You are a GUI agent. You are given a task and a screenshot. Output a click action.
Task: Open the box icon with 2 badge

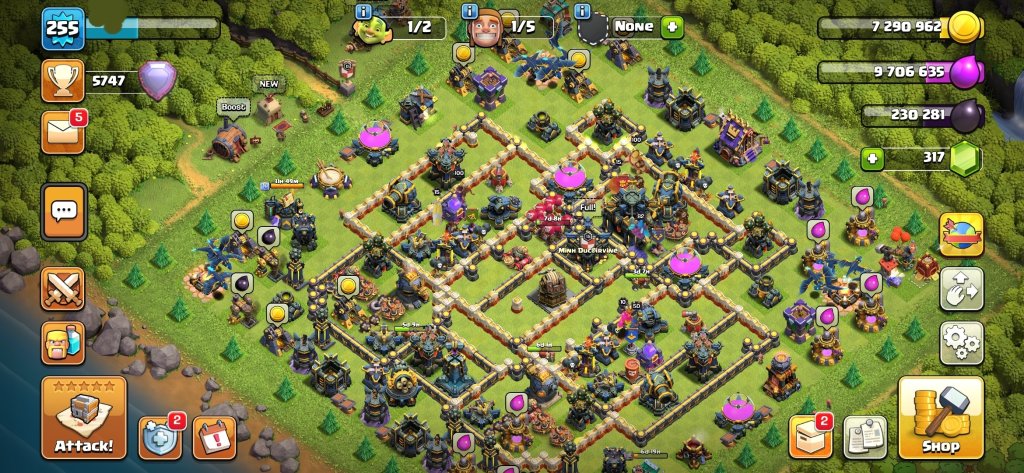click(x=811, y=435)
